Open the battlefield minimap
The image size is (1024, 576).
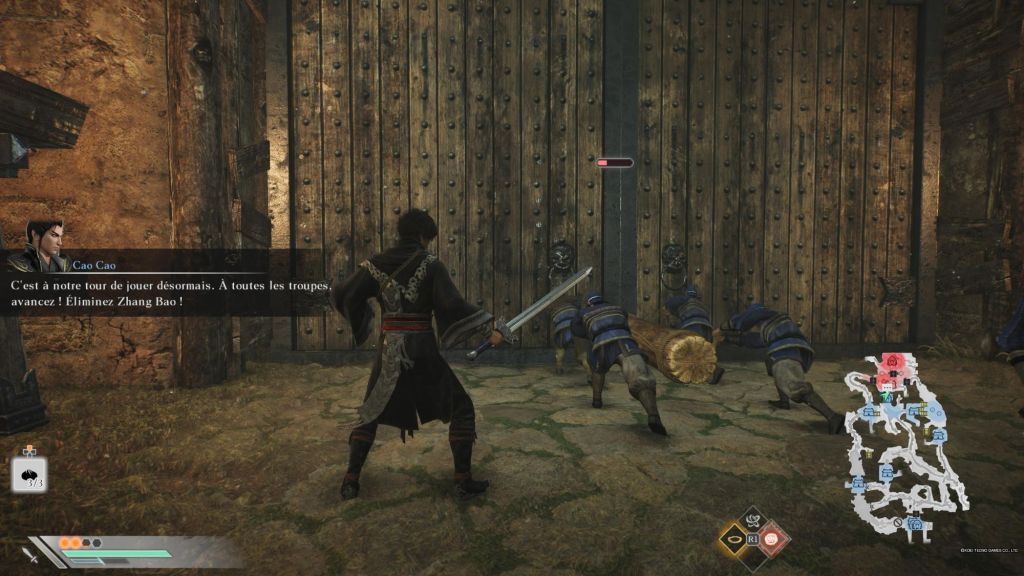click(x=906, y=443)
